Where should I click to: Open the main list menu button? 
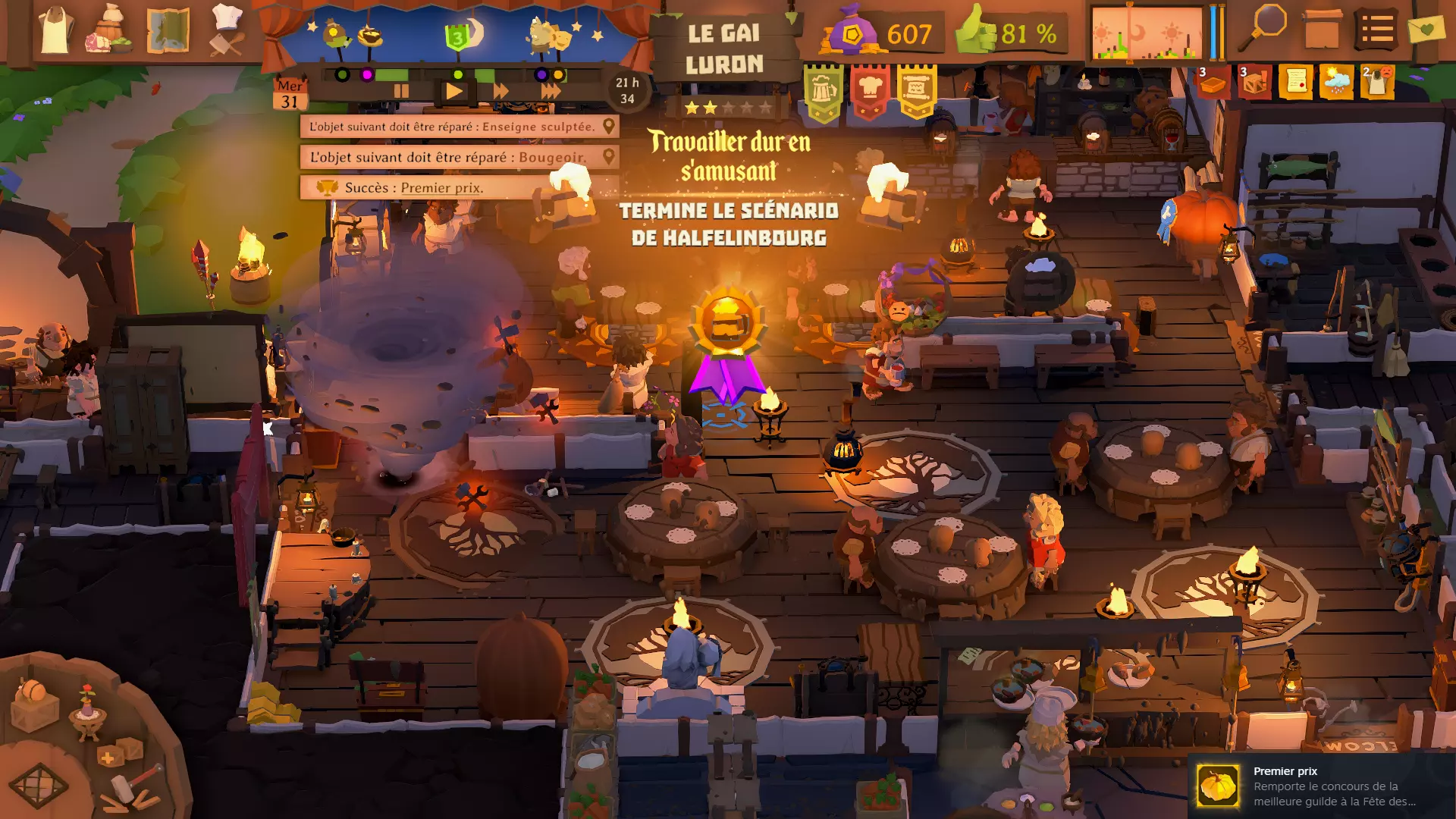(x=1376, y=30)
